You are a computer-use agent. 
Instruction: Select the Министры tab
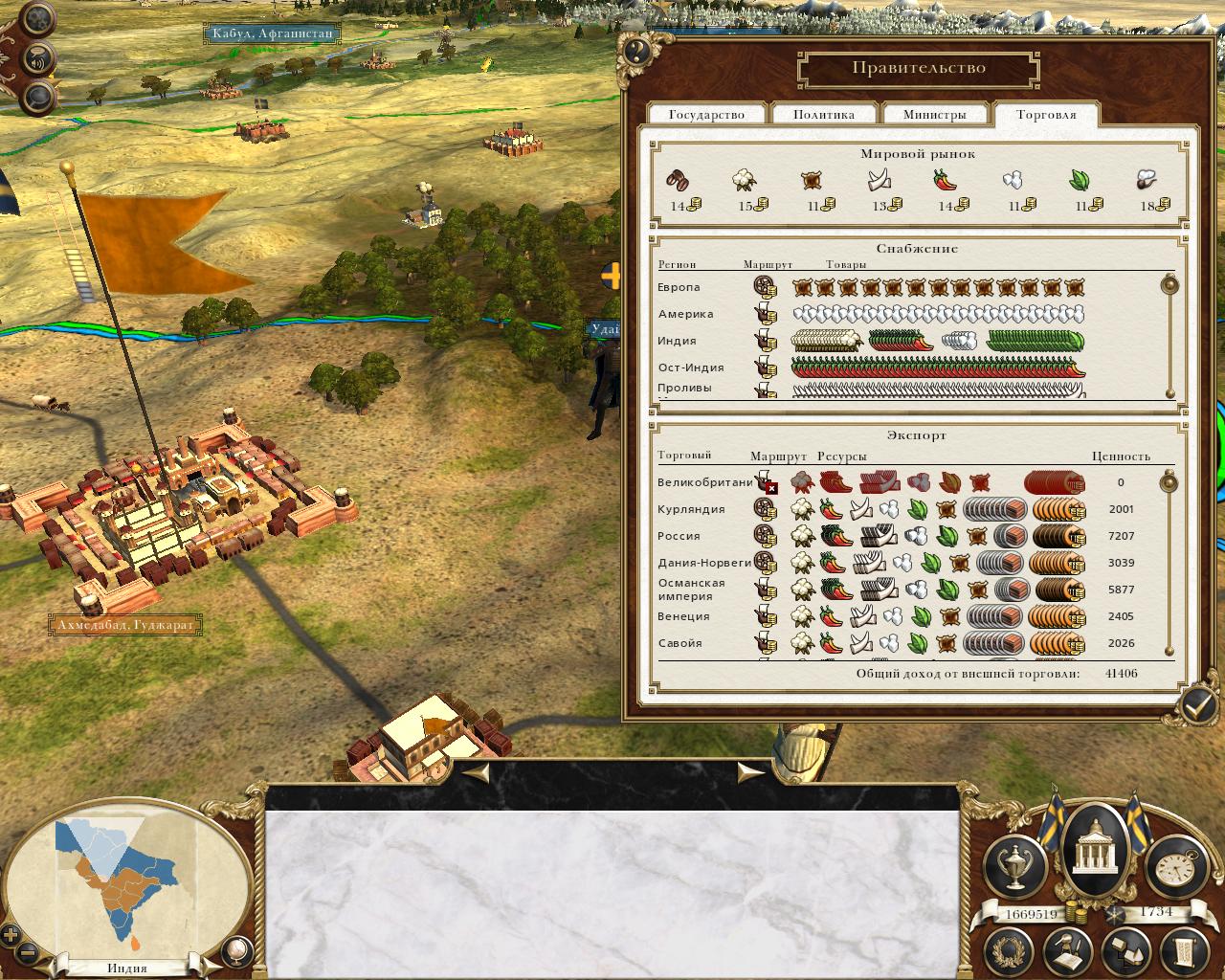click(934, 114)
